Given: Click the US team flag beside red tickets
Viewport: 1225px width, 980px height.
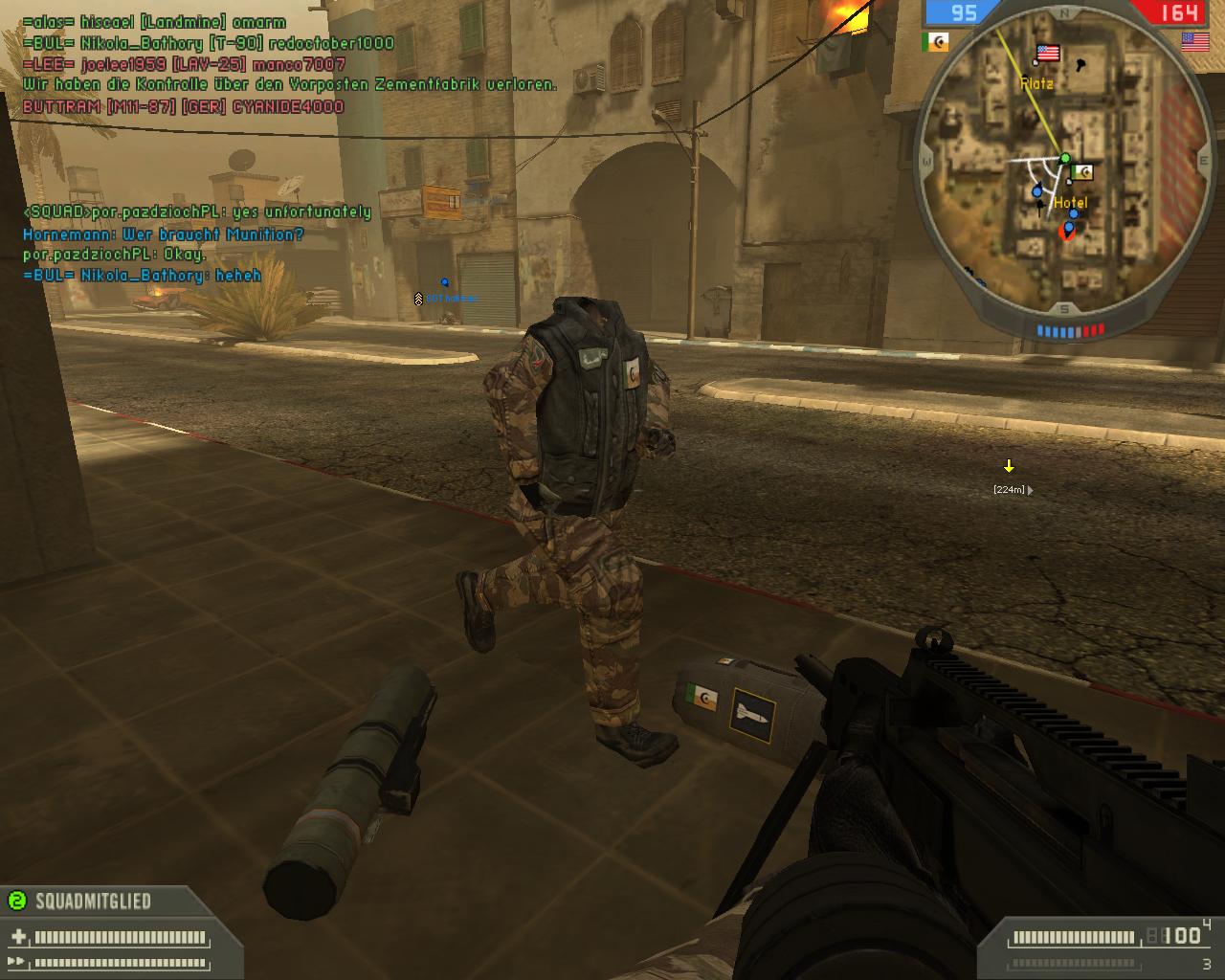Looking at the screenshot, I should pyautogui.click(x=1194, y=41).
